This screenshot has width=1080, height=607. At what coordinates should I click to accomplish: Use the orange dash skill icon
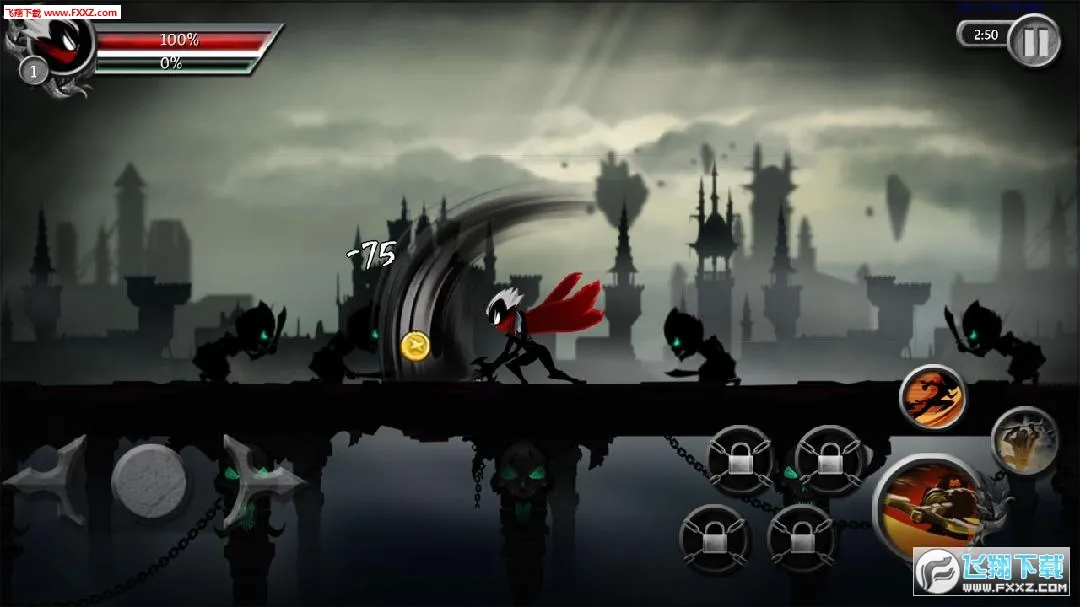(x=932, y=397)
